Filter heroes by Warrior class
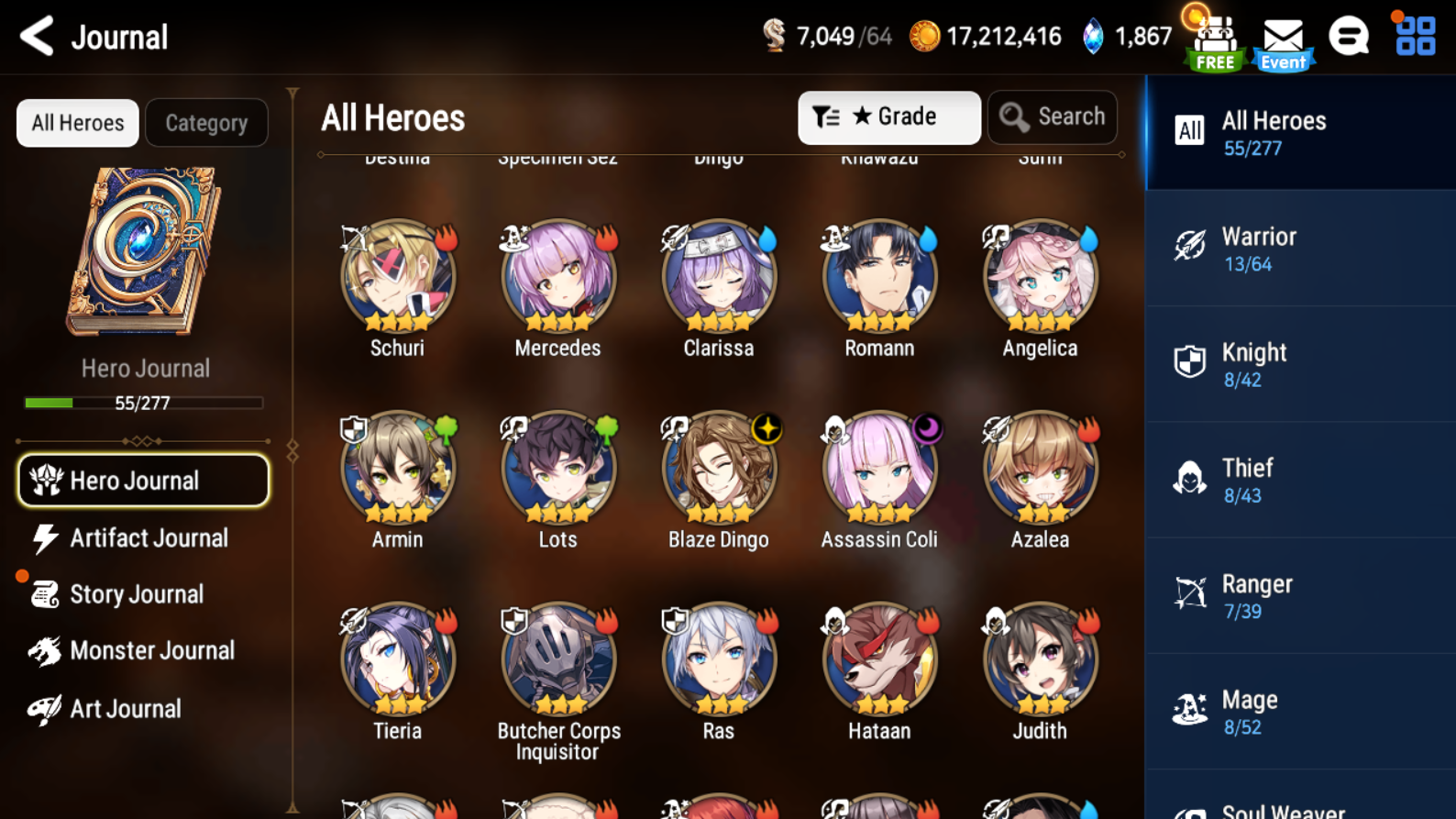The width and height of the screenshot is (1456, 819). [x=1299, y=248]
